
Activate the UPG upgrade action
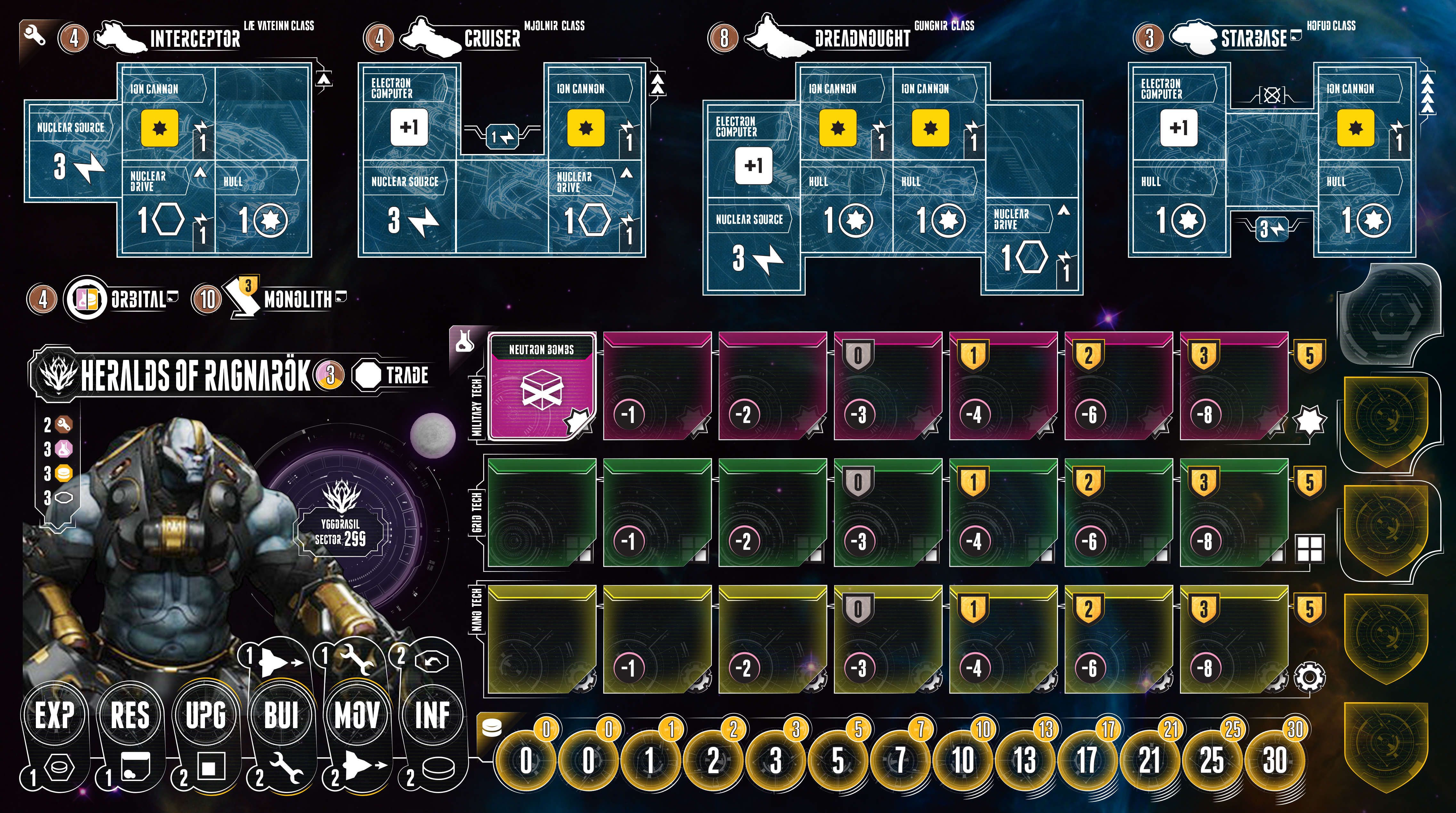[x=206, y=715]
